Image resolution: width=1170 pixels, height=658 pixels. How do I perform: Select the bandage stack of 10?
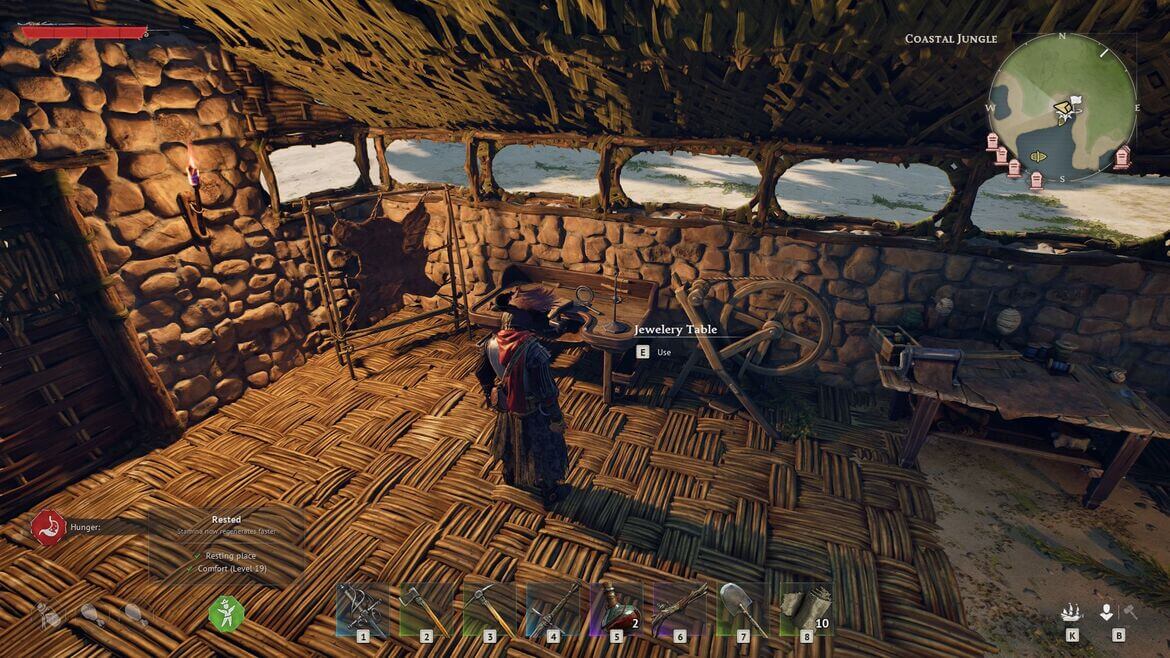(x=806, y=608)
